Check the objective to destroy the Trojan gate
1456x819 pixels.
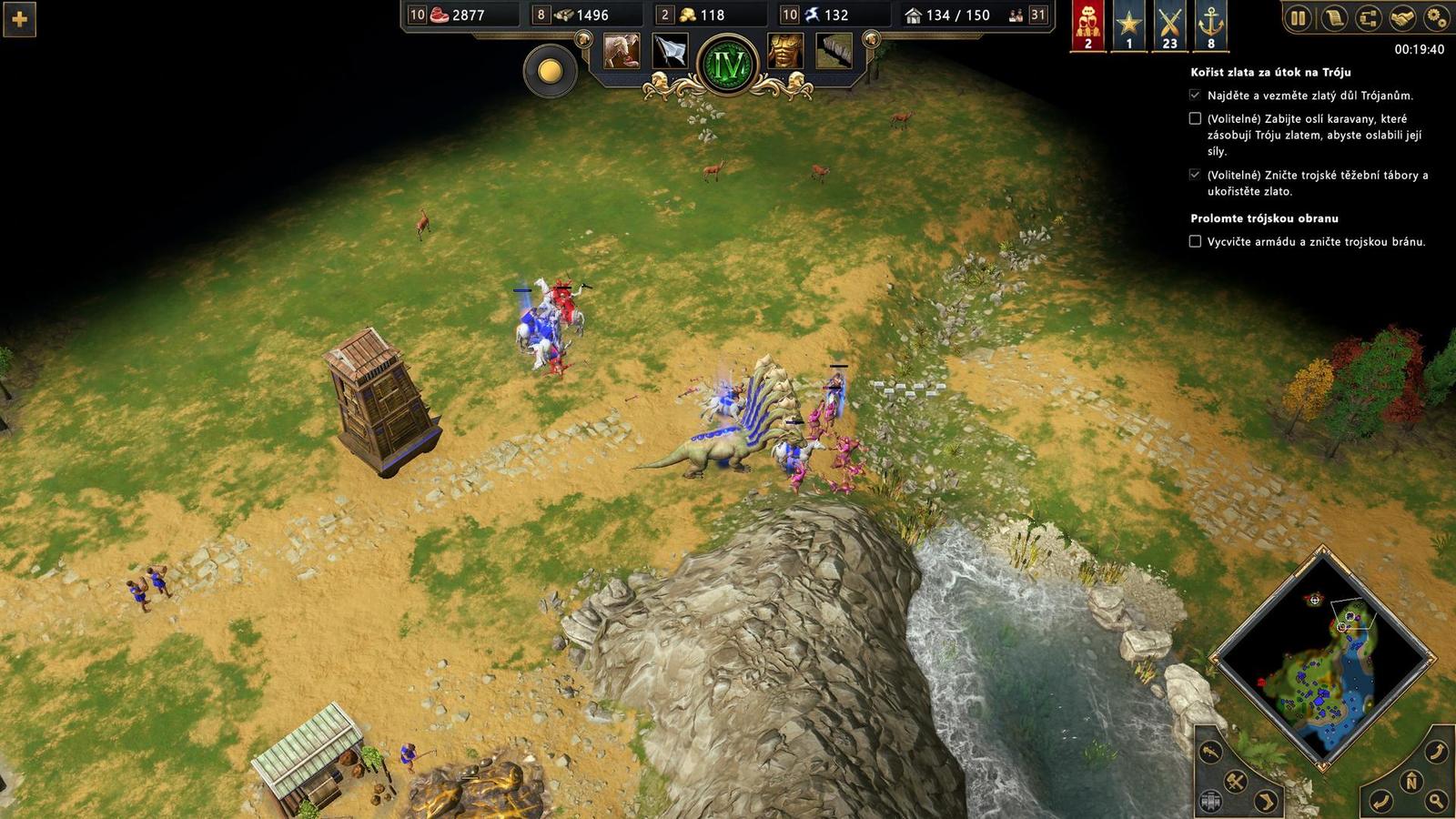click(1193, 242)
